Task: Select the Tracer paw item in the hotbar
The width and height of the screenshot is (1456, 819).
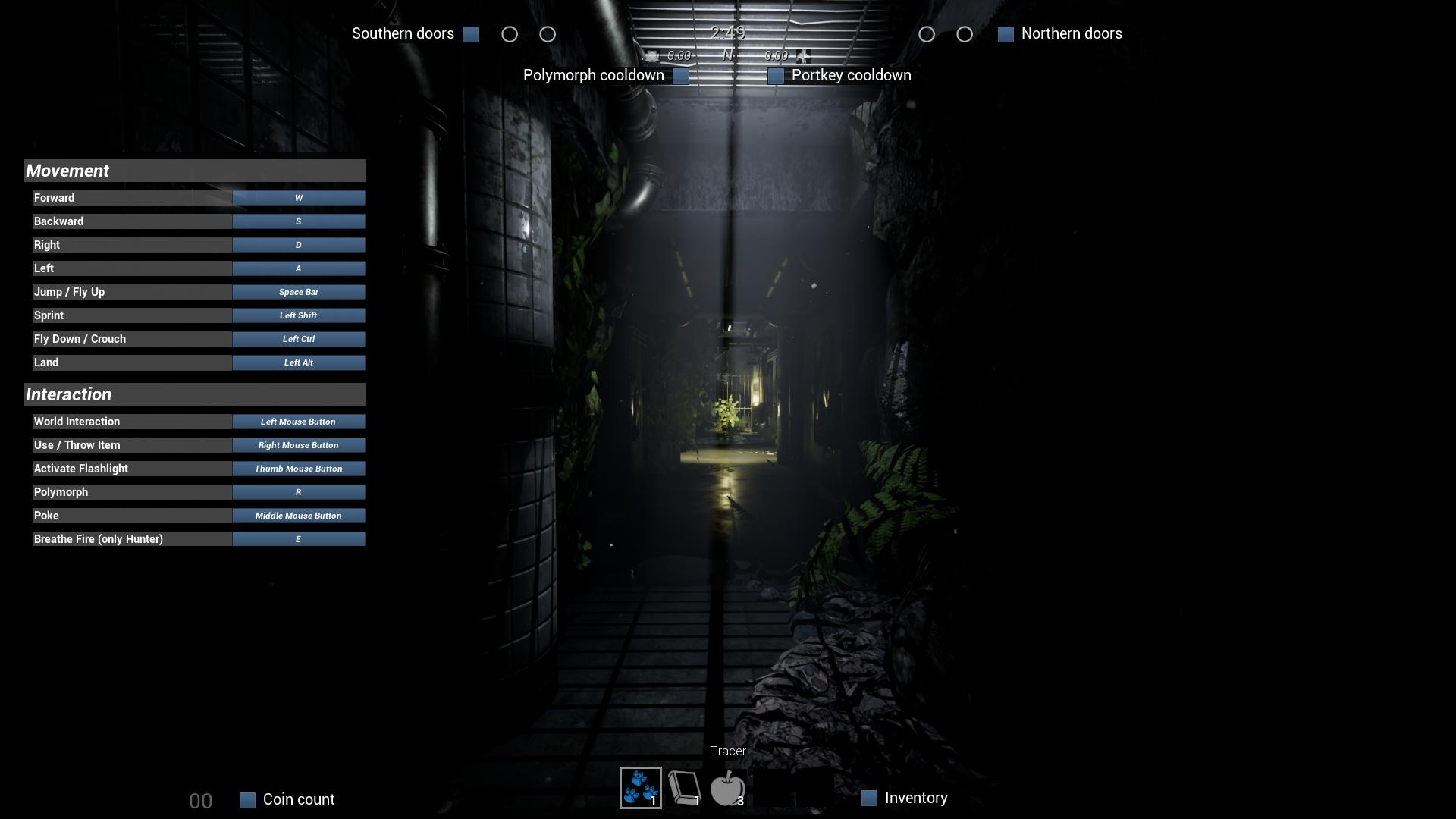Action: pyautogui.click(x=642, y=789)
